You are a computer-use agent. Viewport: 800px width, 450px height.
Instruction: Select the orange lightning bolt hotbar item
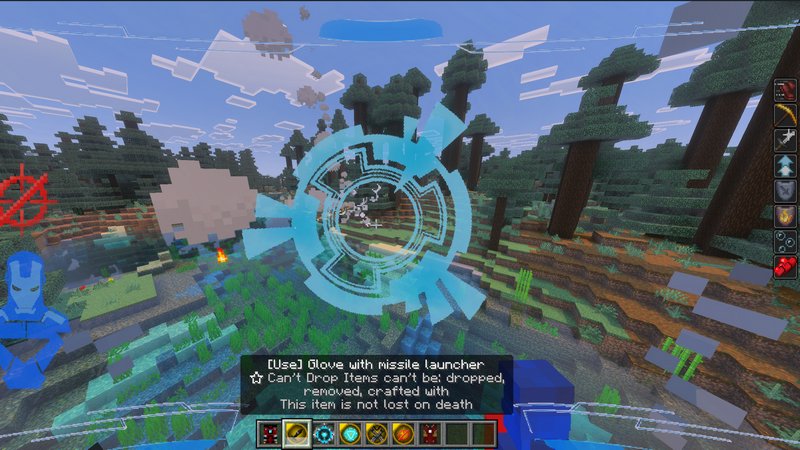click(401, 434)
